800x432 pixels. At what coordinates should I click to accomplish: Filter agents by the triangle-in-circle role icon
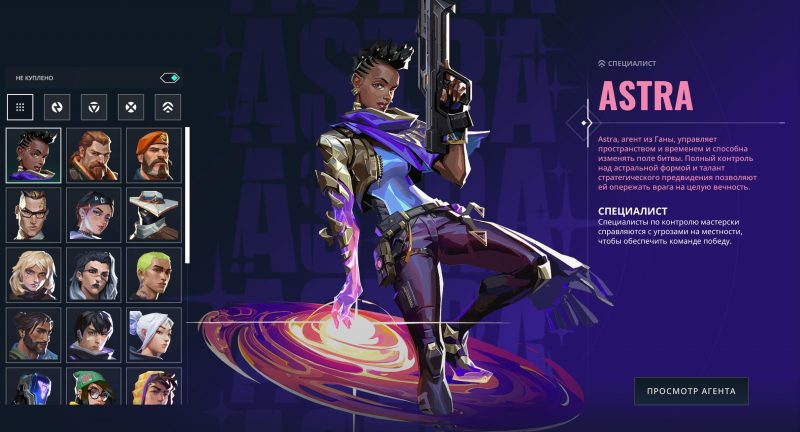click(94, 106)
